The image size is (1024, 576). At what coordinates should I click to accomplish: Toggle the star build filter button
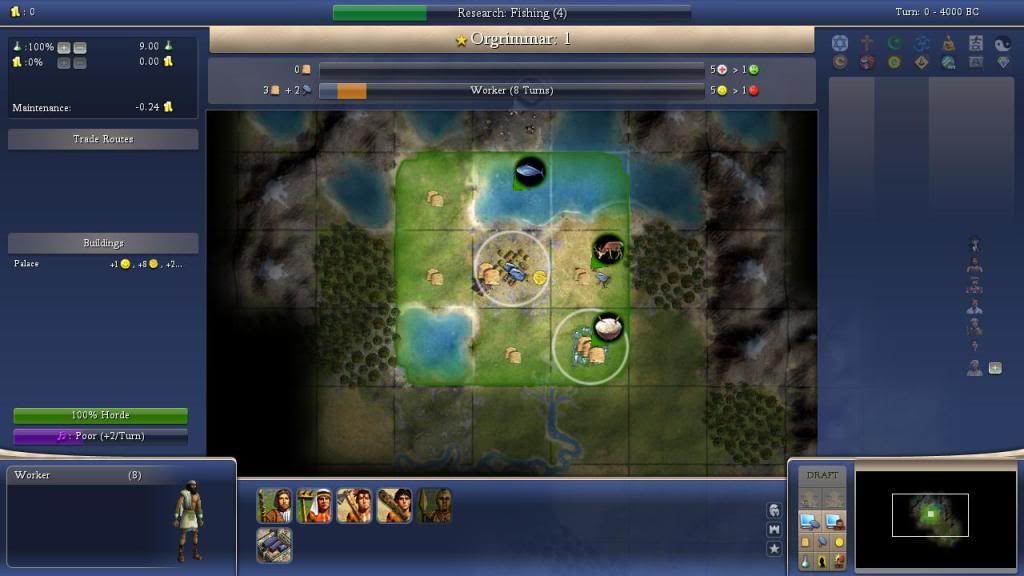pos(774,548)
